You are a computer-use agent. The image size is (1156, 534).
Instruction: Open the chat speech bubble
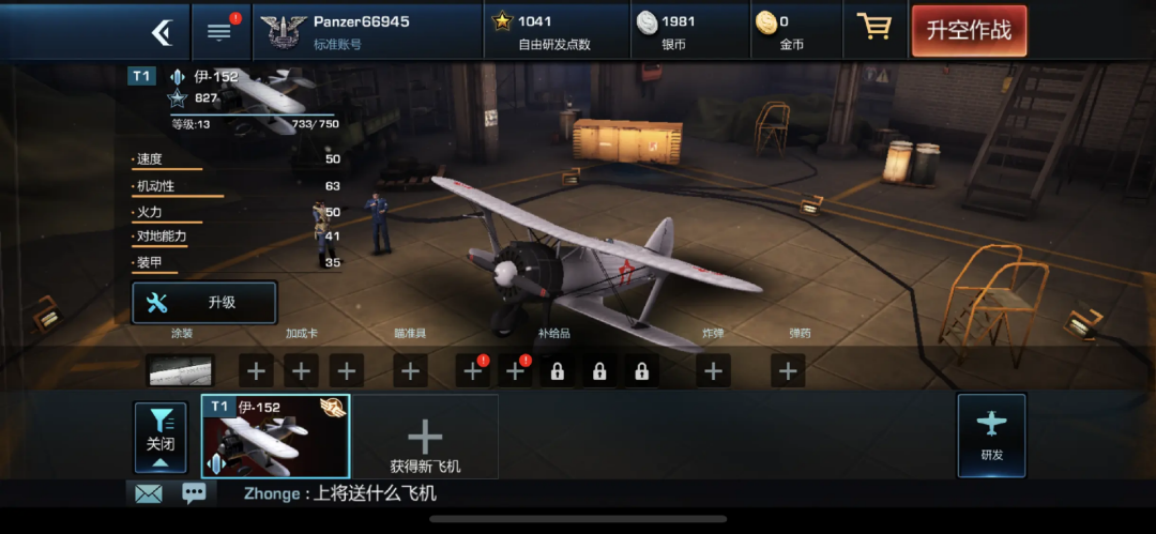[x=194, y=493]
